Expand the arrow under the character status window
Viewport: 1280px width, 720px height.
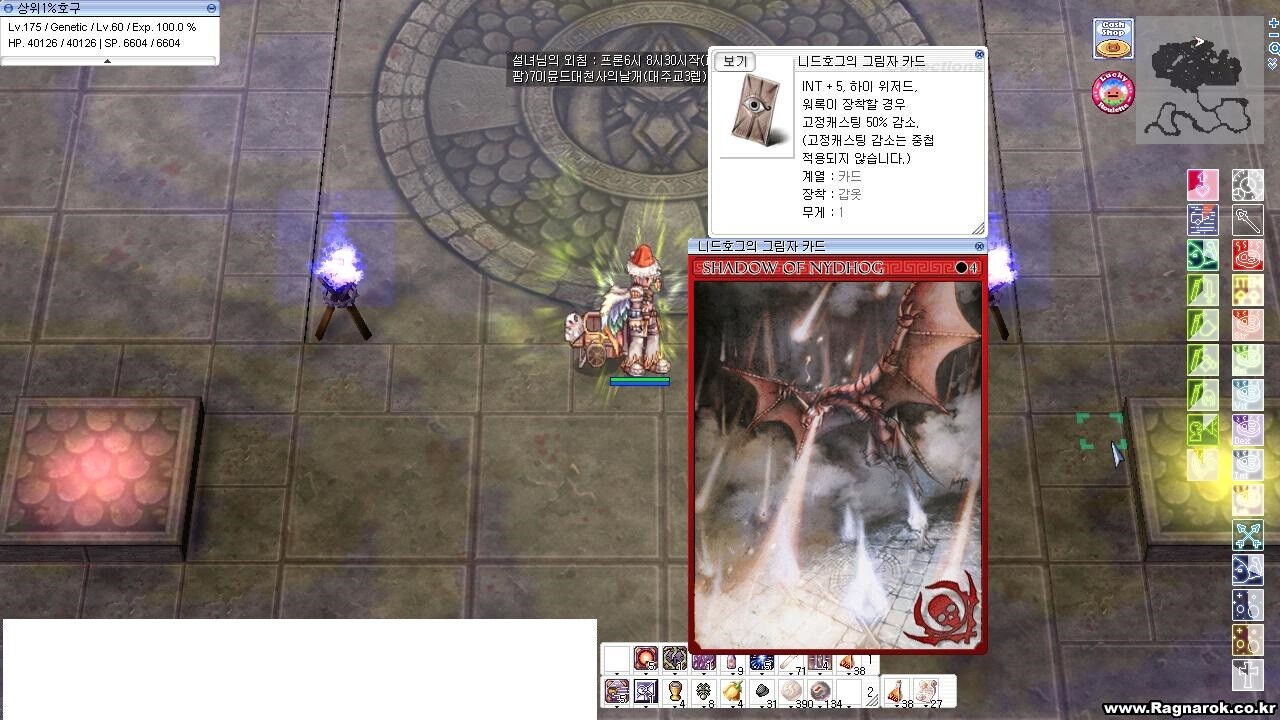point(107,61)
